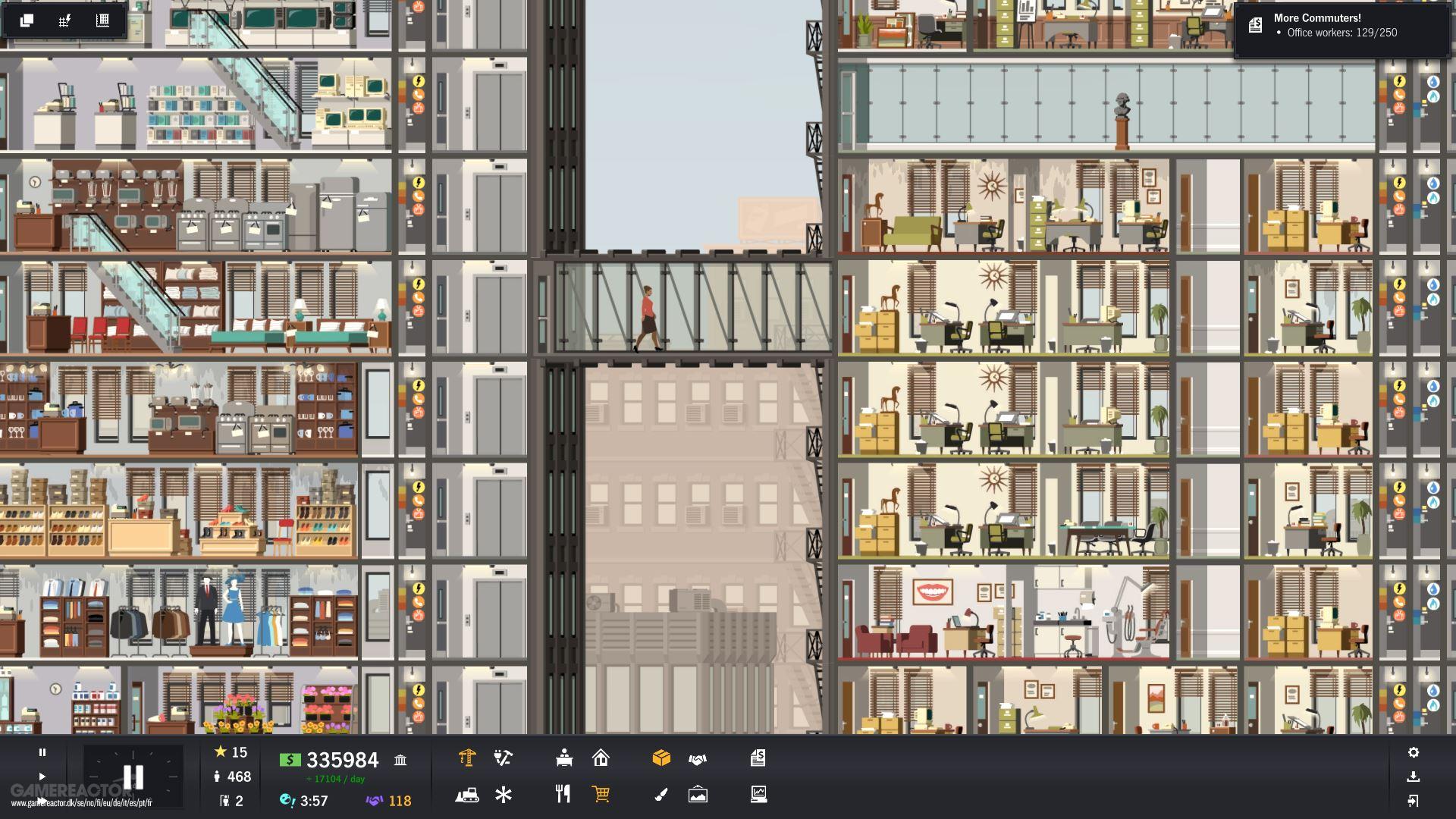Open the office tenants desk menu
1456x819 pixels.
click(563, 758)
